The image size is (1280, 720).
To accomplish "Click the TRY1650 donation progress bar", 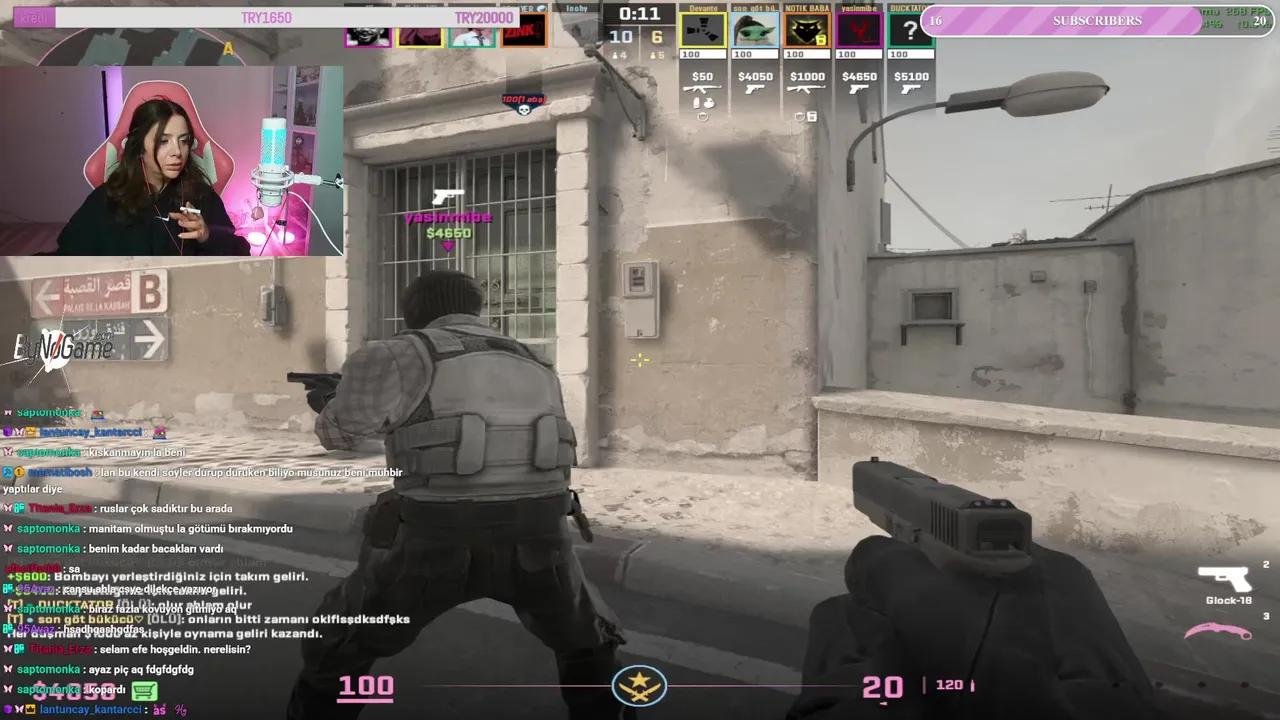I will click(265, 17).
